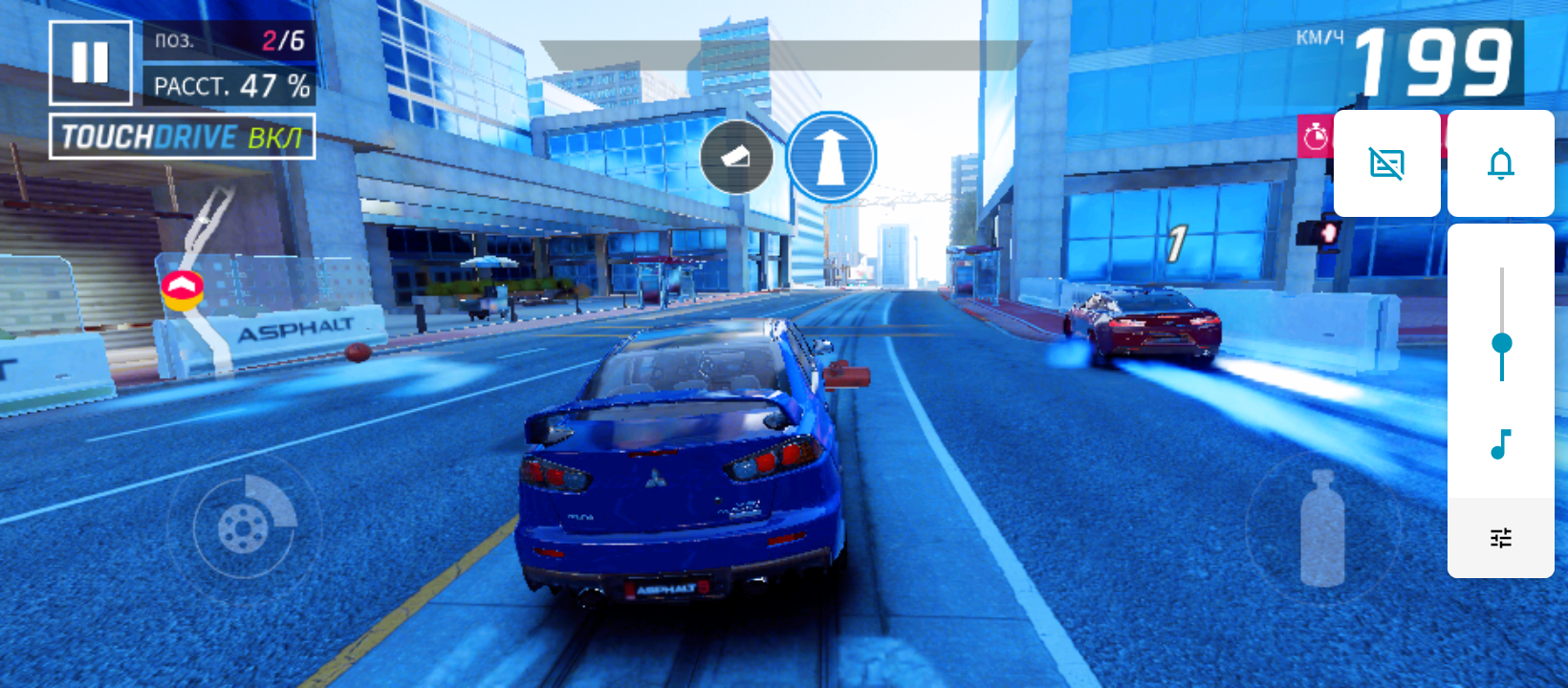The height and width of the screenshot is (688, 1568).
Task: Tap the bell ringer mode icon
Action: (1500, 163)
